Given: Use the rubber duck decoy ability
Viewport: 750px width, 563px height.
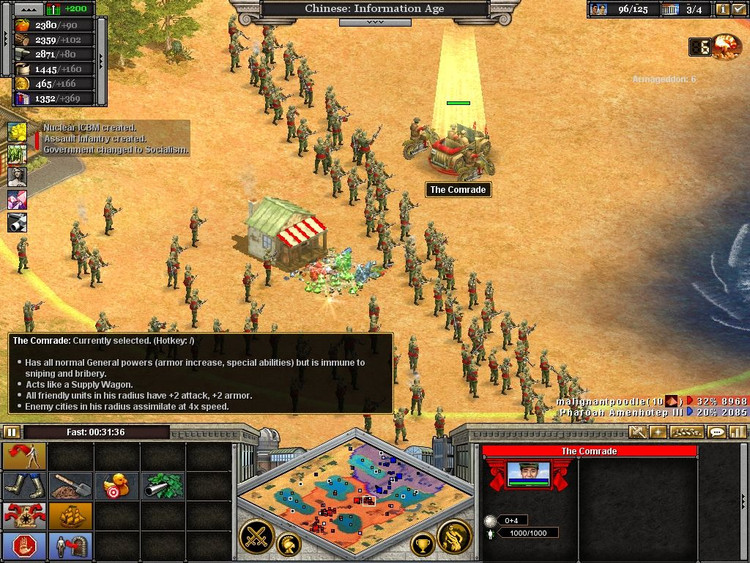Looking at the screenshot, I should tap(117, 487).
